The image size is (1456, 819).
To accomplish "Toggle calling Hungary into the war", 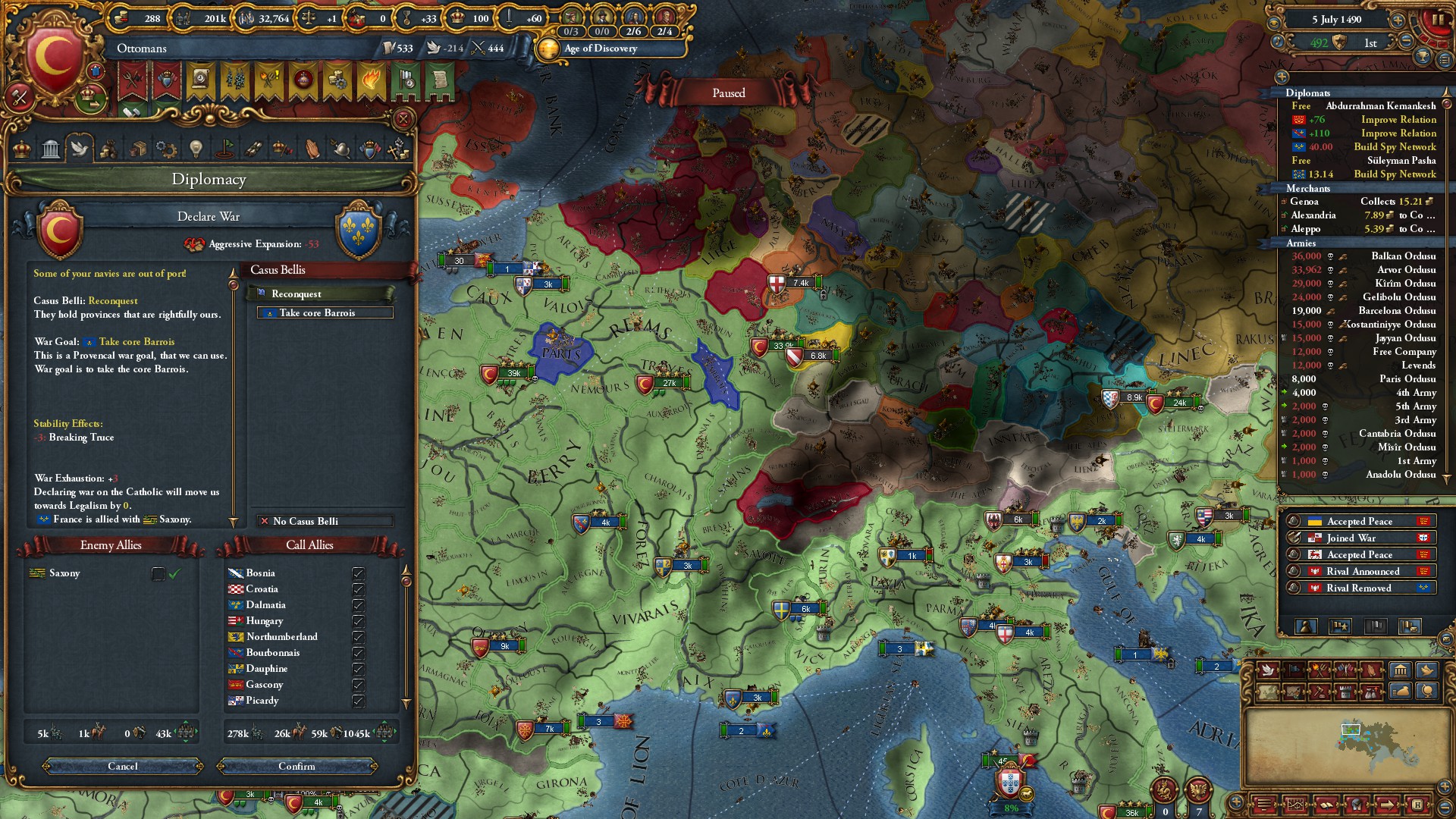I will pos(359,621).
